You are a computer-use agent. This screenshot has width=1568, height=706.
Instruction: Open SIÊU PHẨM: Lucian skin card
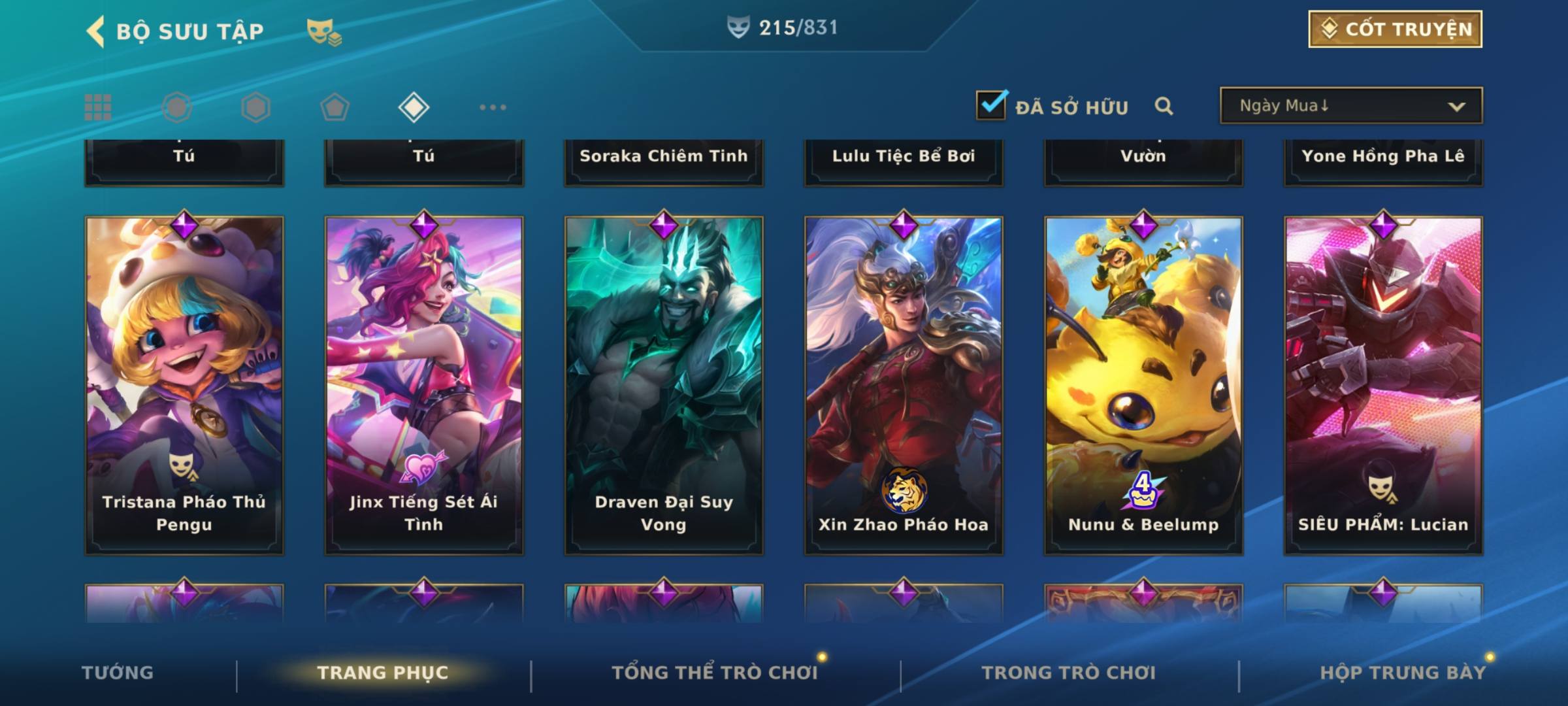click(x=1383, y=386)
